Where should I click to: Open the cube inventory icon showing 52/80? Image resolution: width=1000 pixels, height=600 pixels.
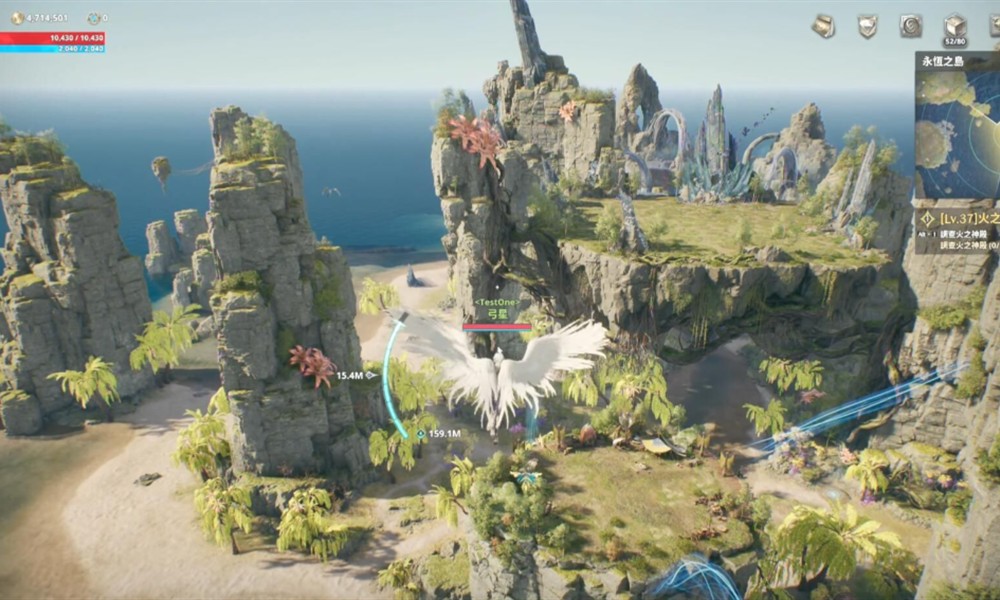(955, 25)
